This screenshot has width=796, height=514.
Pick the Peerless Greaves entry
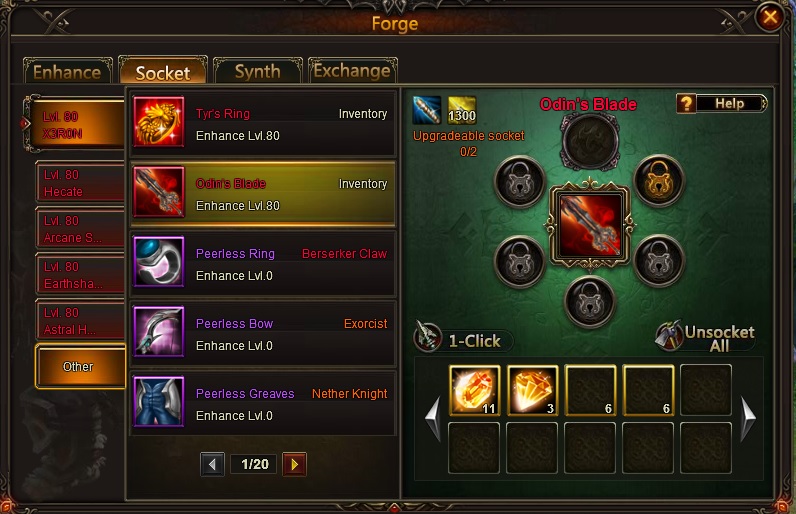pos(262,403)
